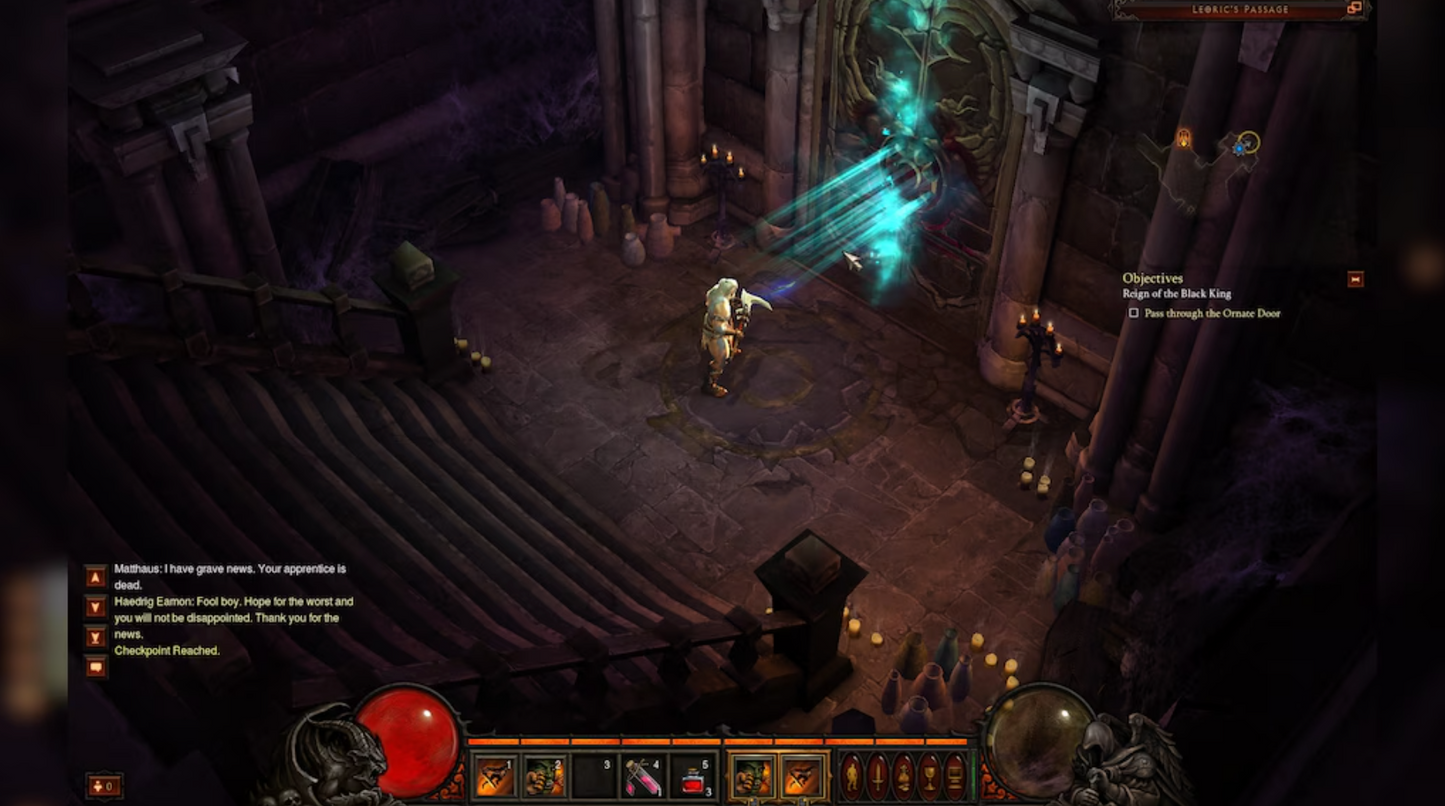Drink the pink potion in slot 4

(x=641, y=777)
